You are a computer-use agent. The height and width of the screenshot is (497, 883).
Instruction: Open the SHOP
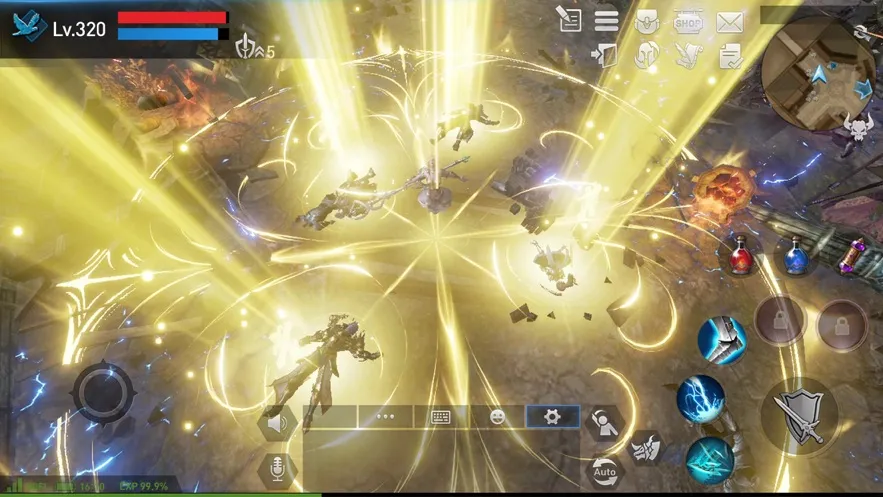pos(688,20)
